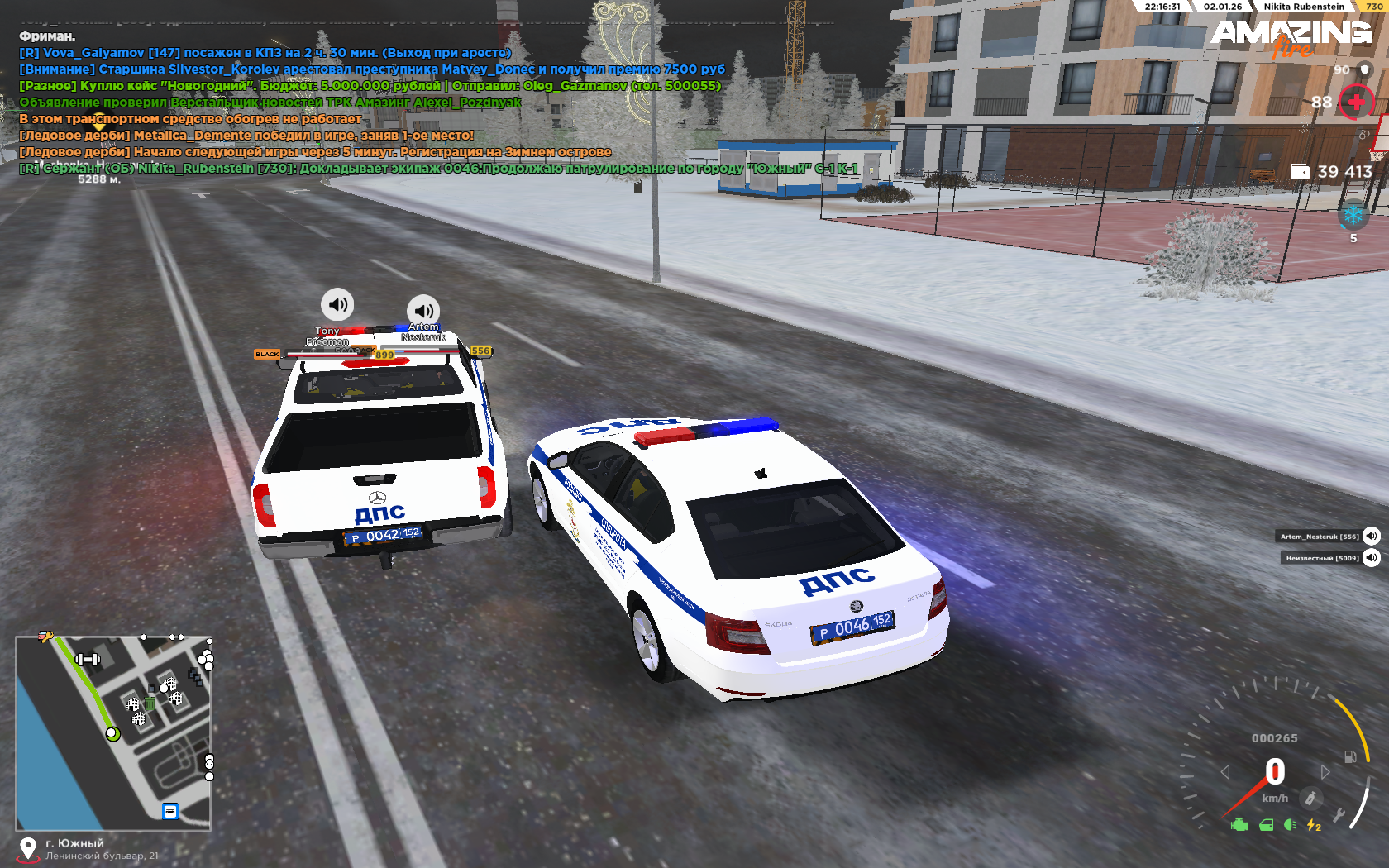Viewport: 1389px width, 868px height.
Task: Toggle the green headlights indicator
Action: tap(1290, 824)
